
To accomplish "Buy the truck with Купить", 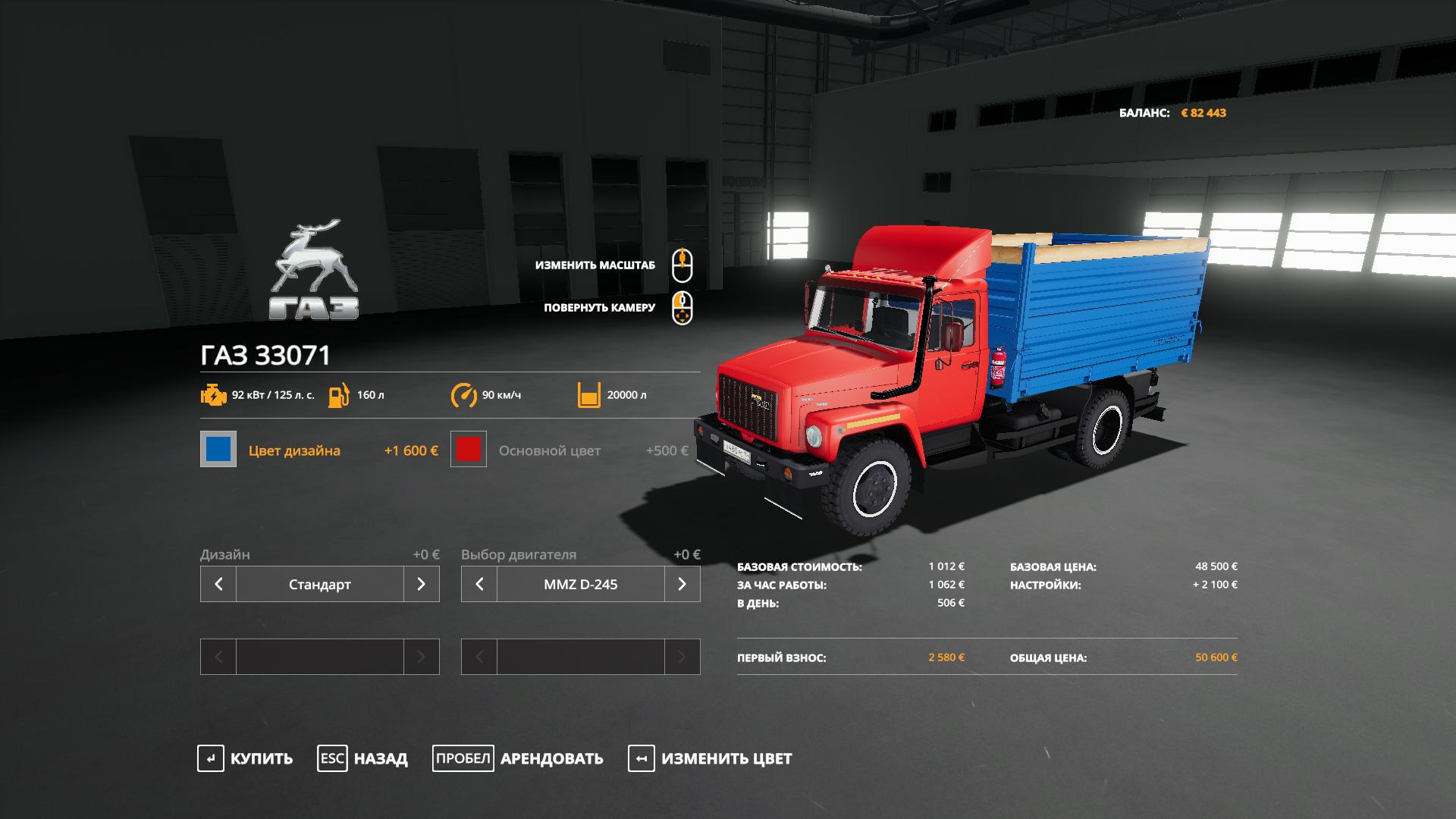I will [245, 758].
